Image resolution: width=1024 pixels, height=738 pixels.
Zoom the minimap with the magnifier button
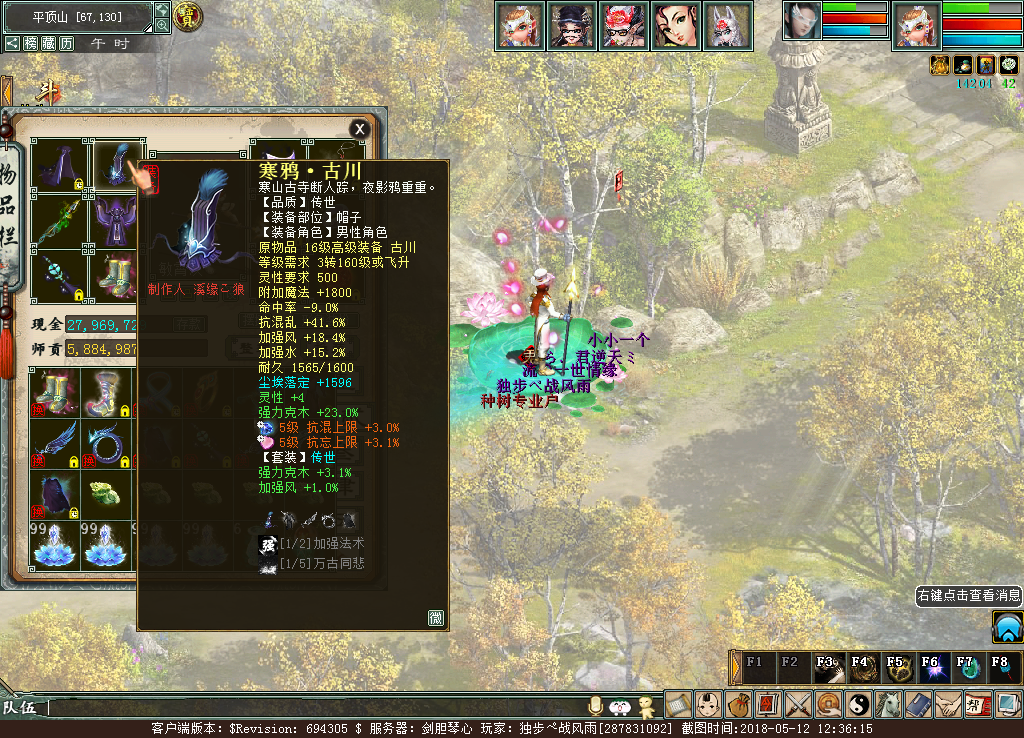pos(162,25)
